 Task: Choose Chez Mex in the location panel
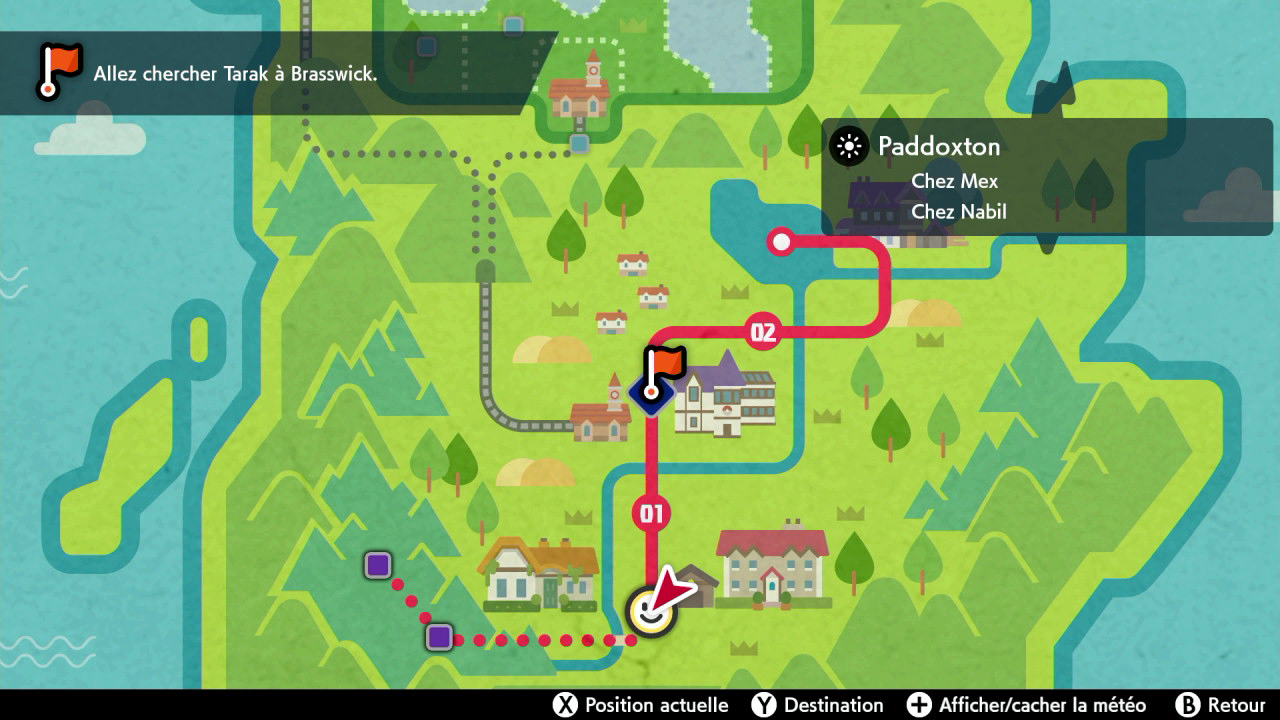(x=954, y=182)
